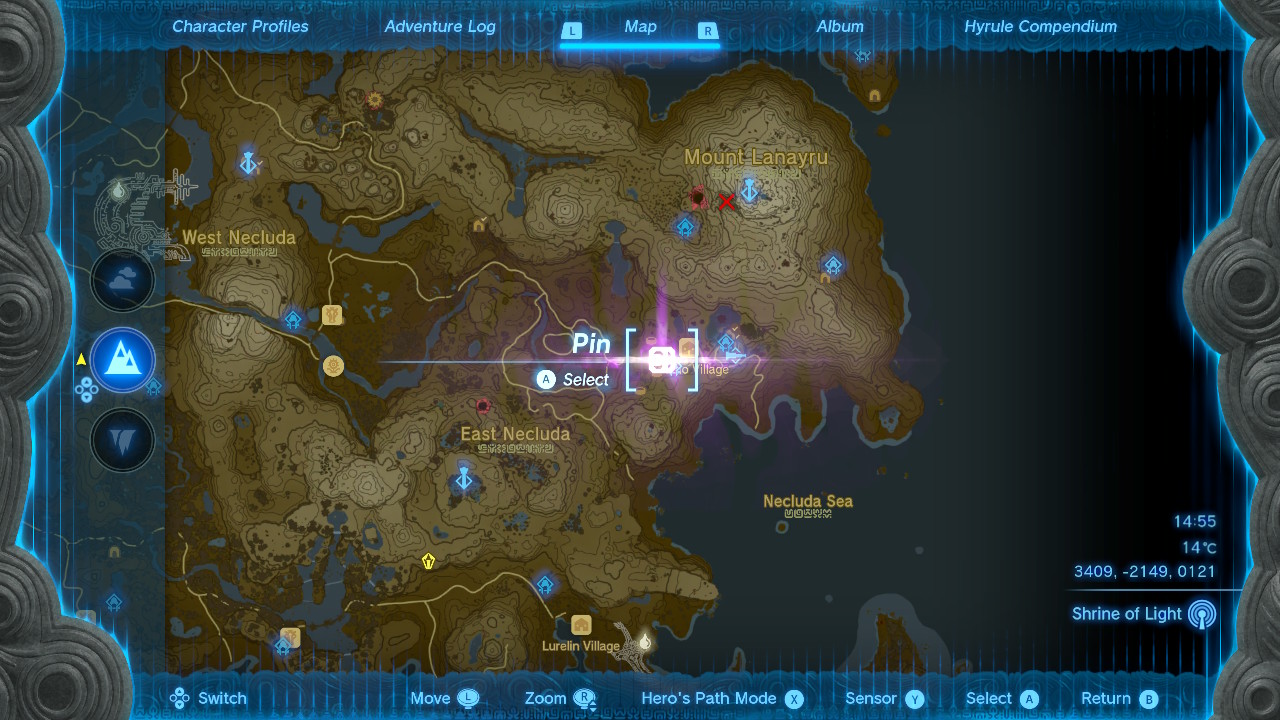Image resolution: width=1280 pixels, height=720 pixels.
Task: Open the Adventure Log tab
Action: tap(440, 27)
